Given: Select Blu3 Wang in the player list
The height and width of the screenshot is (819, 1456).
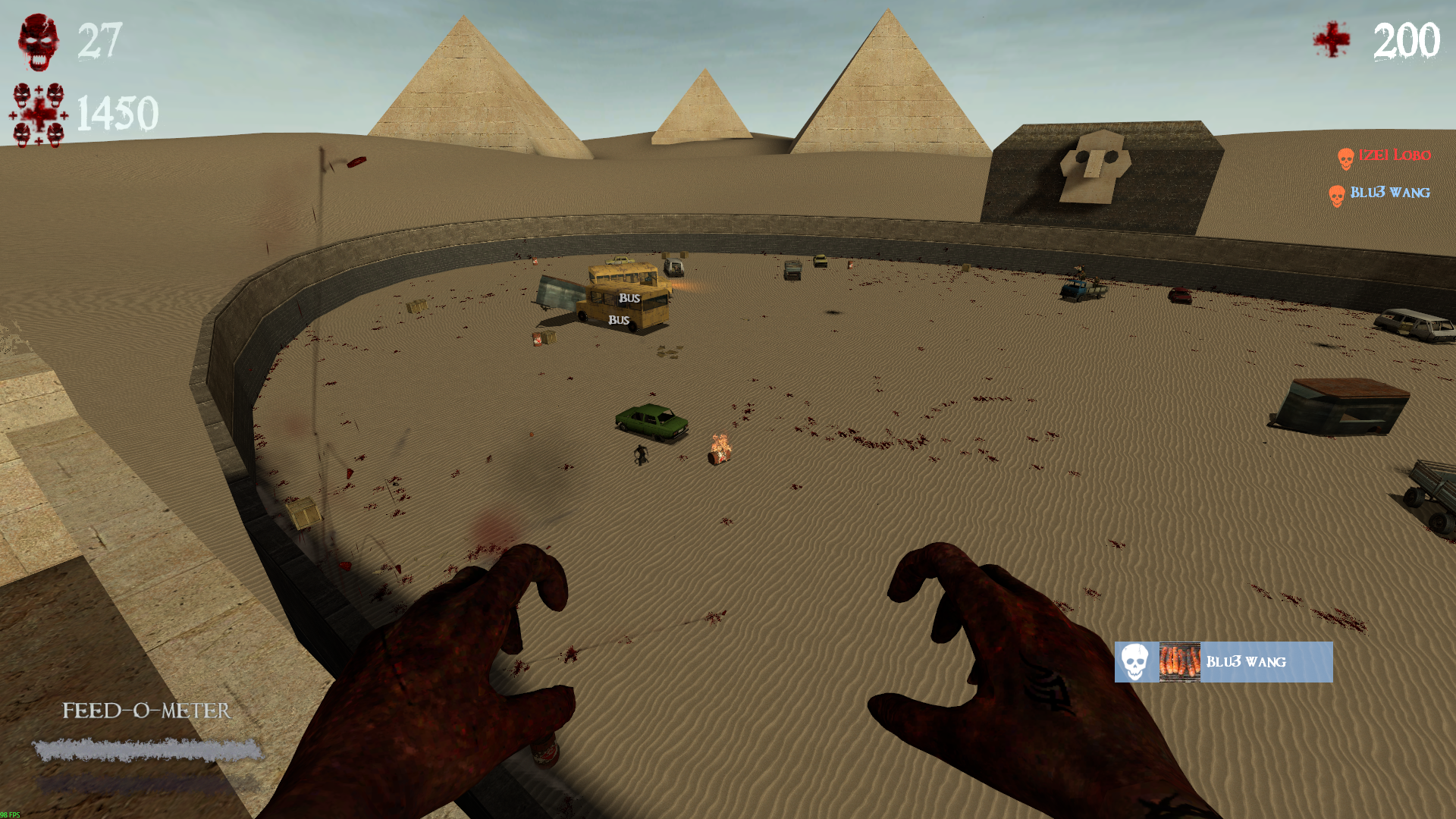Looking at the screenshot, I should [1380, 193].
